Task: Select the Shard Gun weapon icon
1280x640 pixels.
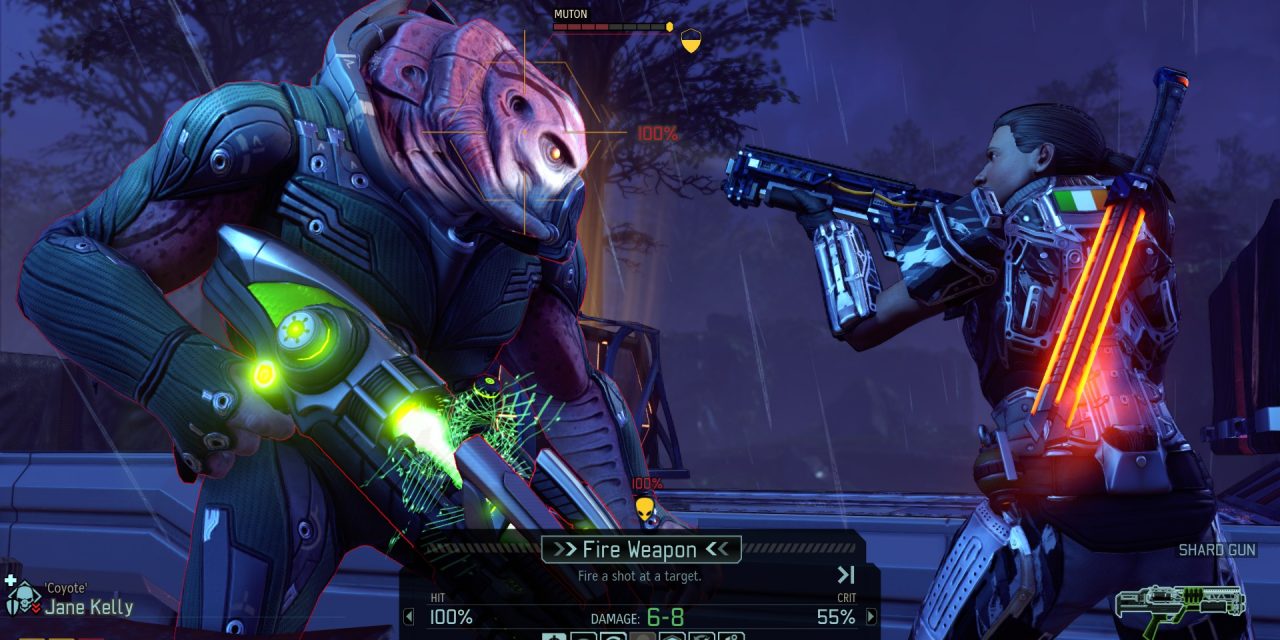Action: click(1180, 603)
